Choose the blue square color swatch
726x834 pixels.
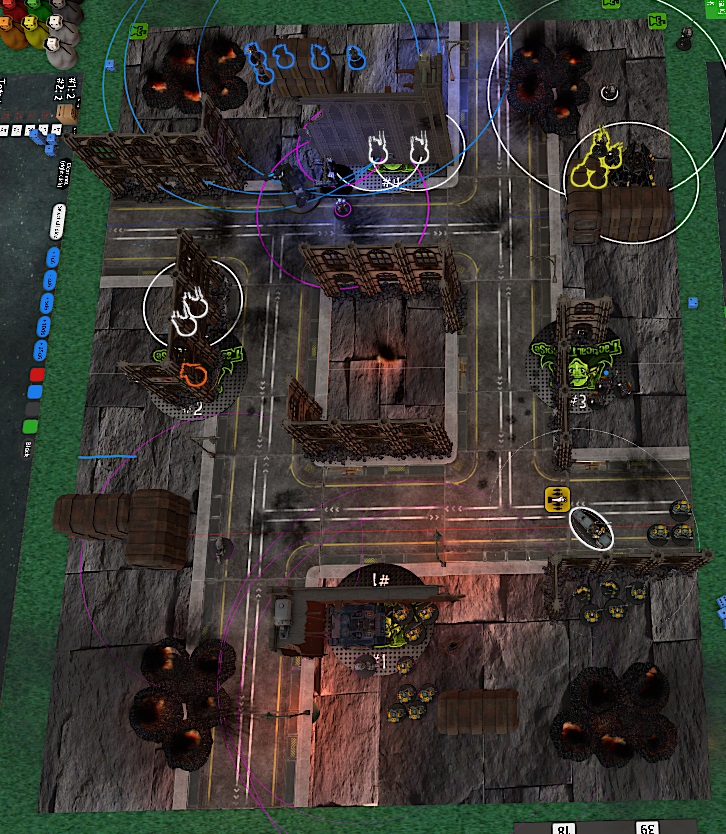(37, 392)
